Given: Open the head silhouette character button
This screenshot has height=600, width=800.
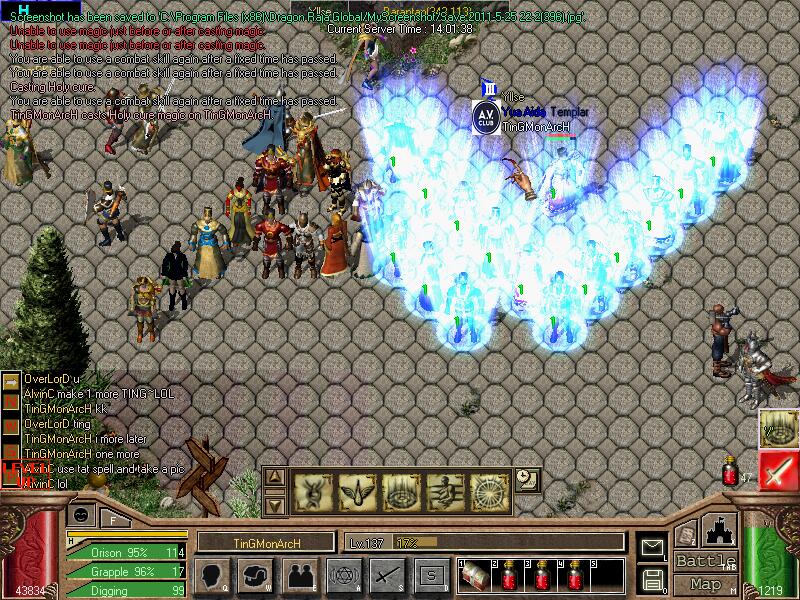Looking at the screenshot, I should (211, 574).
